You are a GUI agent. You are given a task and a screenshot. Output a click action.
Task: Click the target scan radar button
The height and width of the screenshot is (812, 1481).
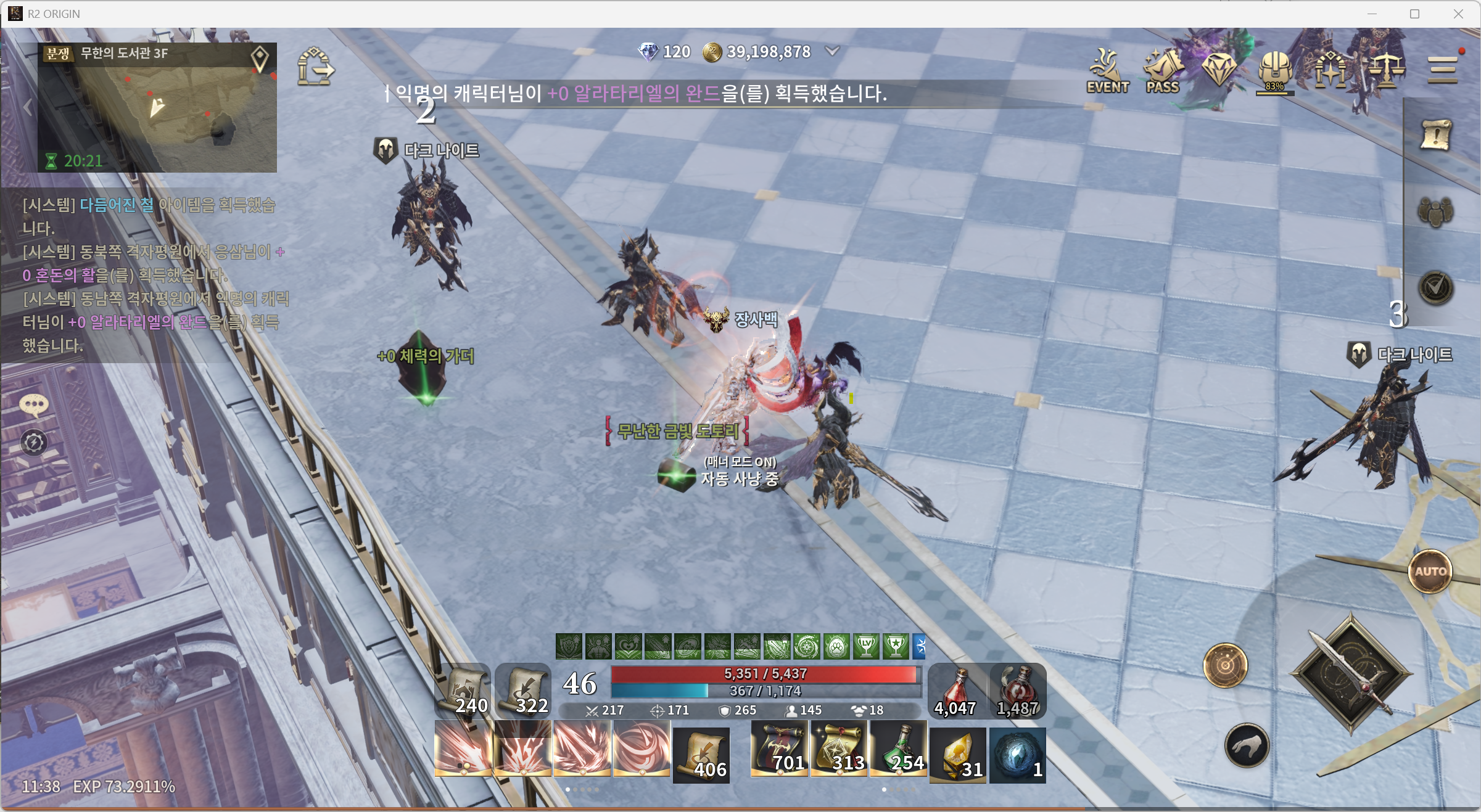(x=1225, y=665)
